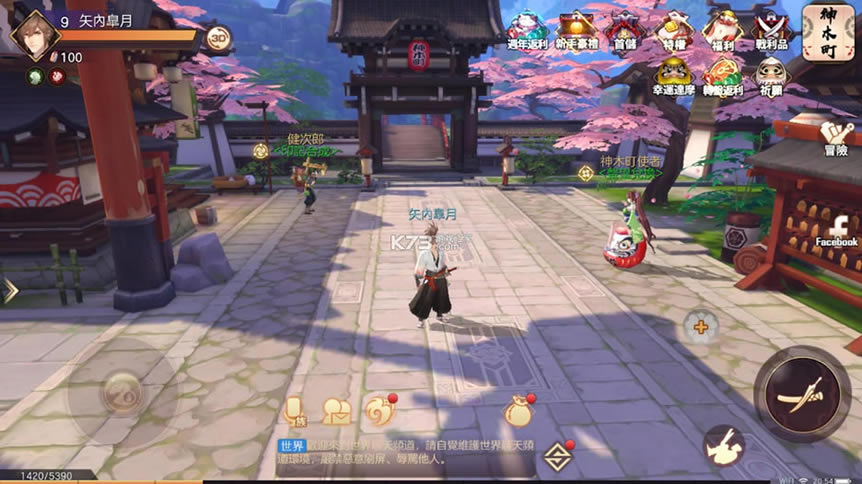Screen dimensions: 862x484
Task: Expand the left side panel arrow
Action: pyautogui.click(x=10, y=291)
